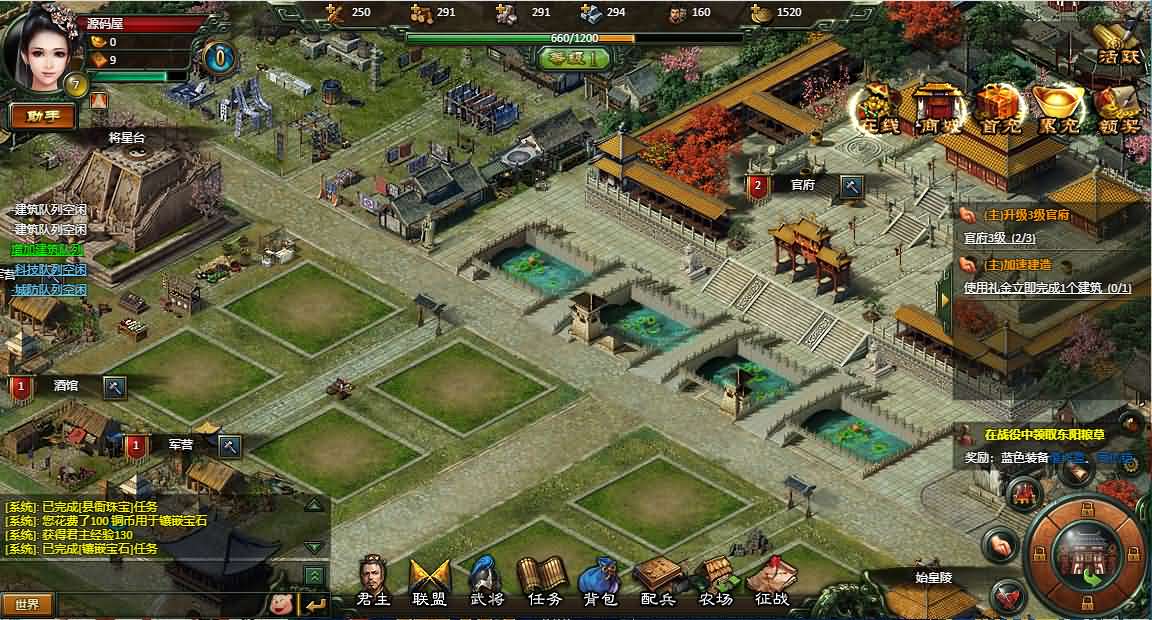Open the 任务 quests book
1152x620 pixels.
[x=544, y=582]
